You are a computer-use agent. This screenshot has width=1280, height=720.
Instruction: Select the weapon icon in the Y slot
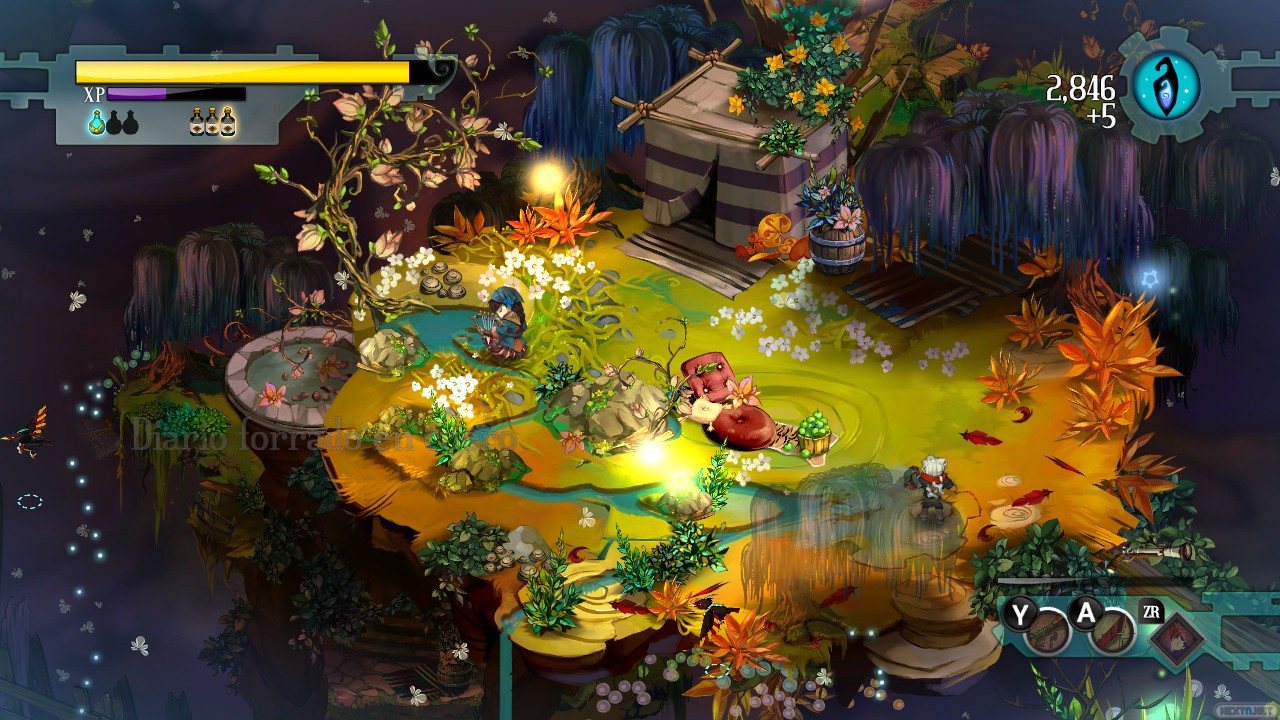(1047, 630)
